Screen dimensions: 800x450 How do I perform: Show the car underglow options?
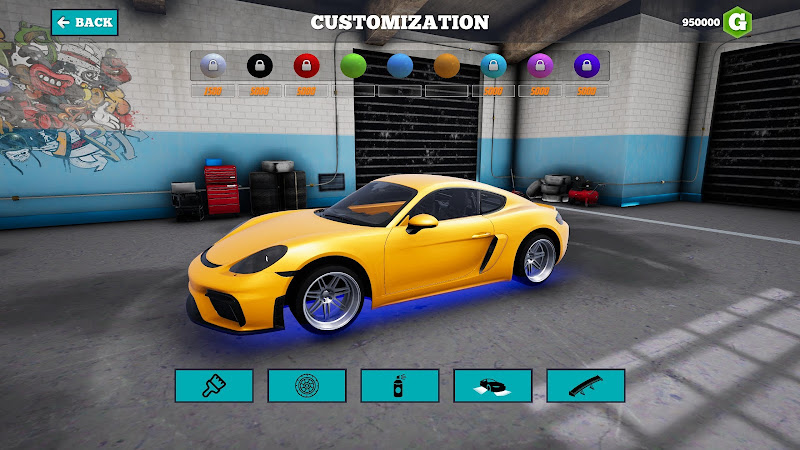coord(493,385)
